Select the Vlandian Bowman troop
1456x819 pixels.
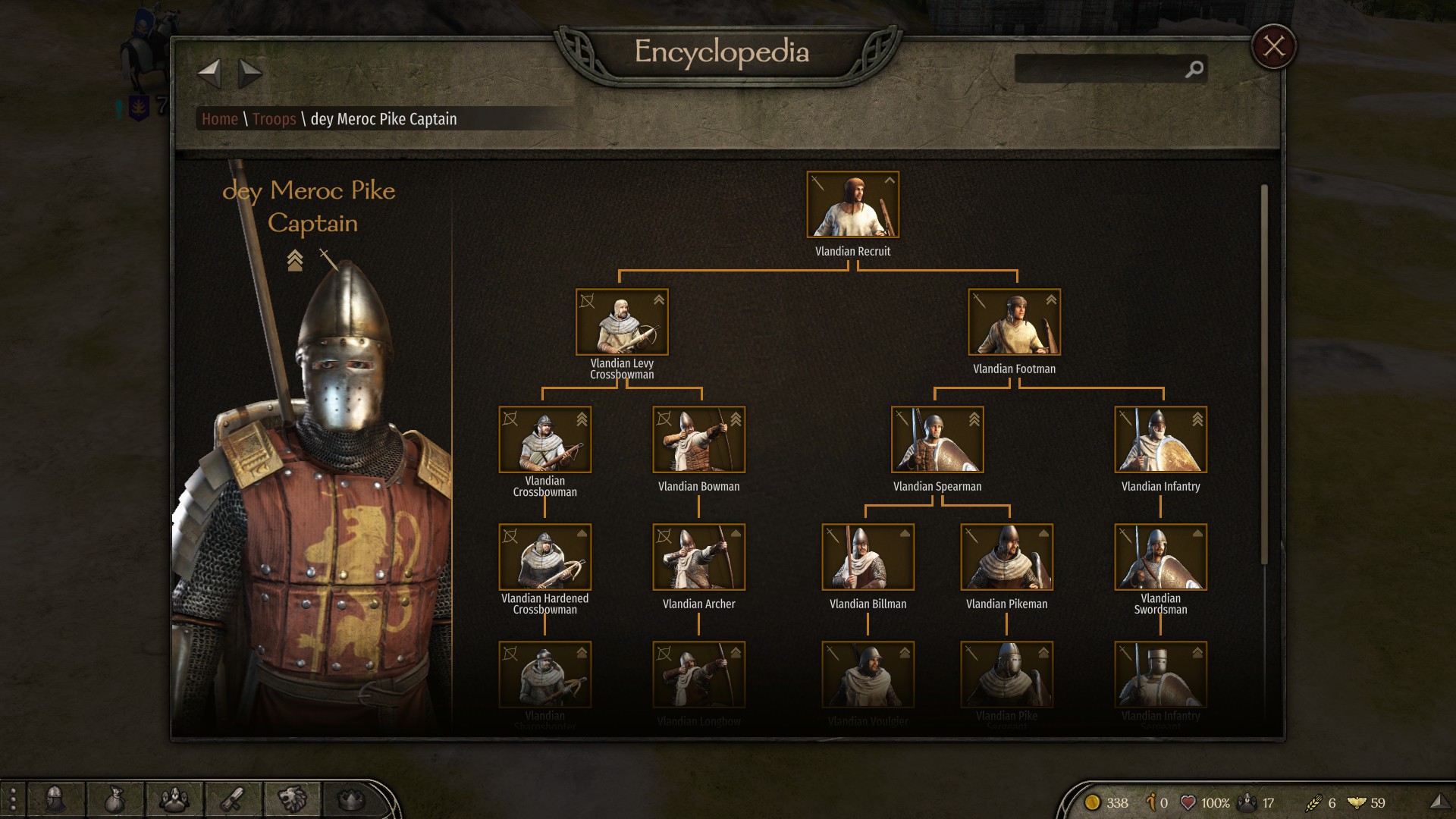click(698, 440)
